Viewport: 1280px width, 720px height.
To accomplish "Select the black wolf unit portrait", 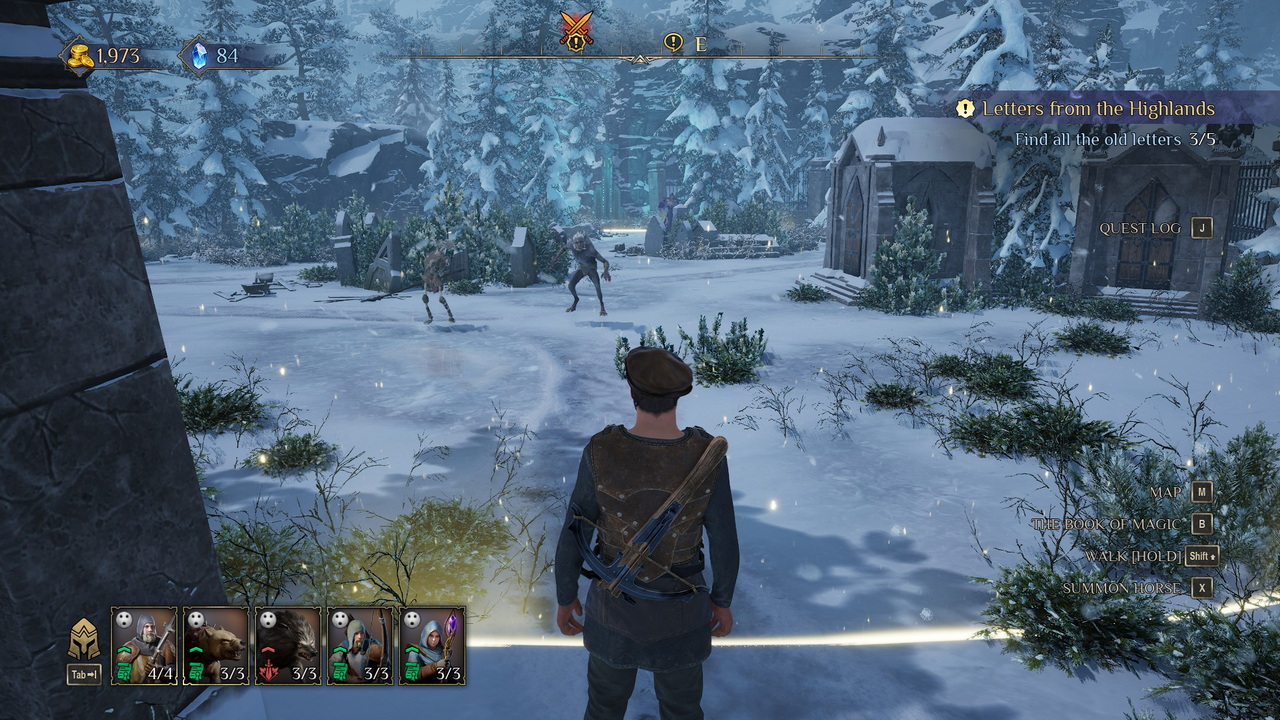I will pos(288,645).
